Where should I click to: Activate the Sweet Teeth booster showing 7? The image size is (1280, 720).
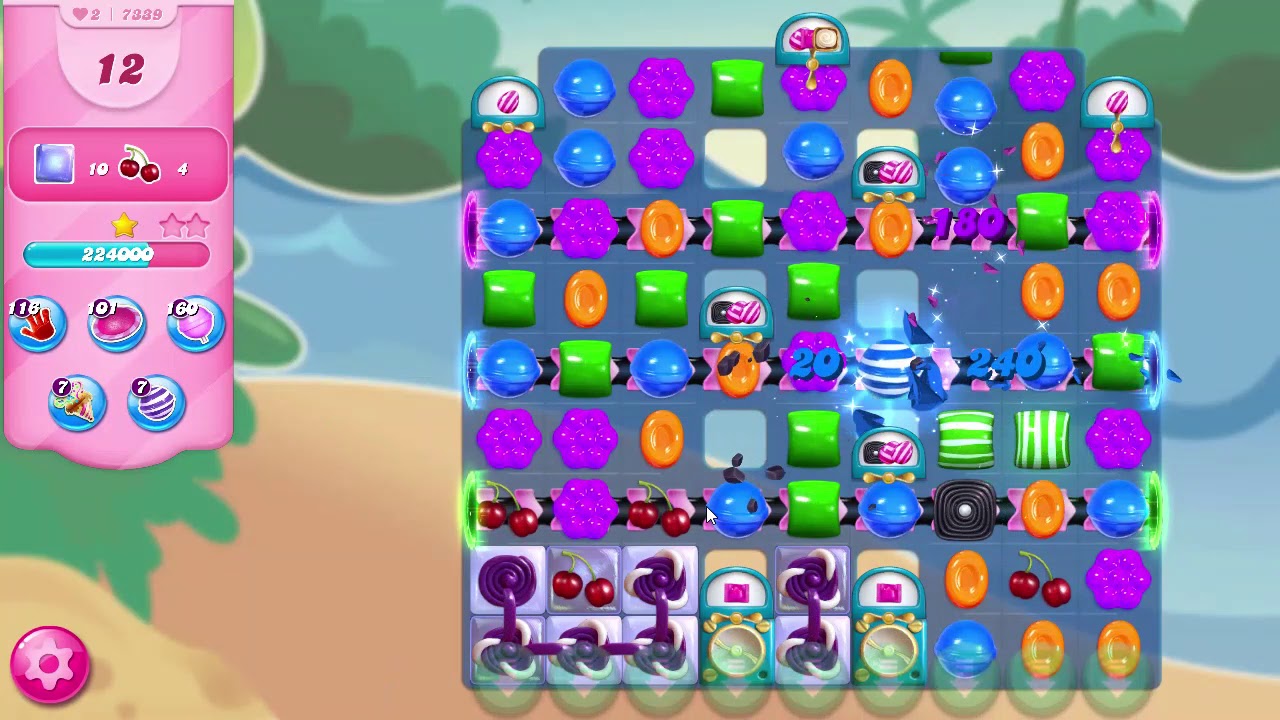[x=78, y=402]
